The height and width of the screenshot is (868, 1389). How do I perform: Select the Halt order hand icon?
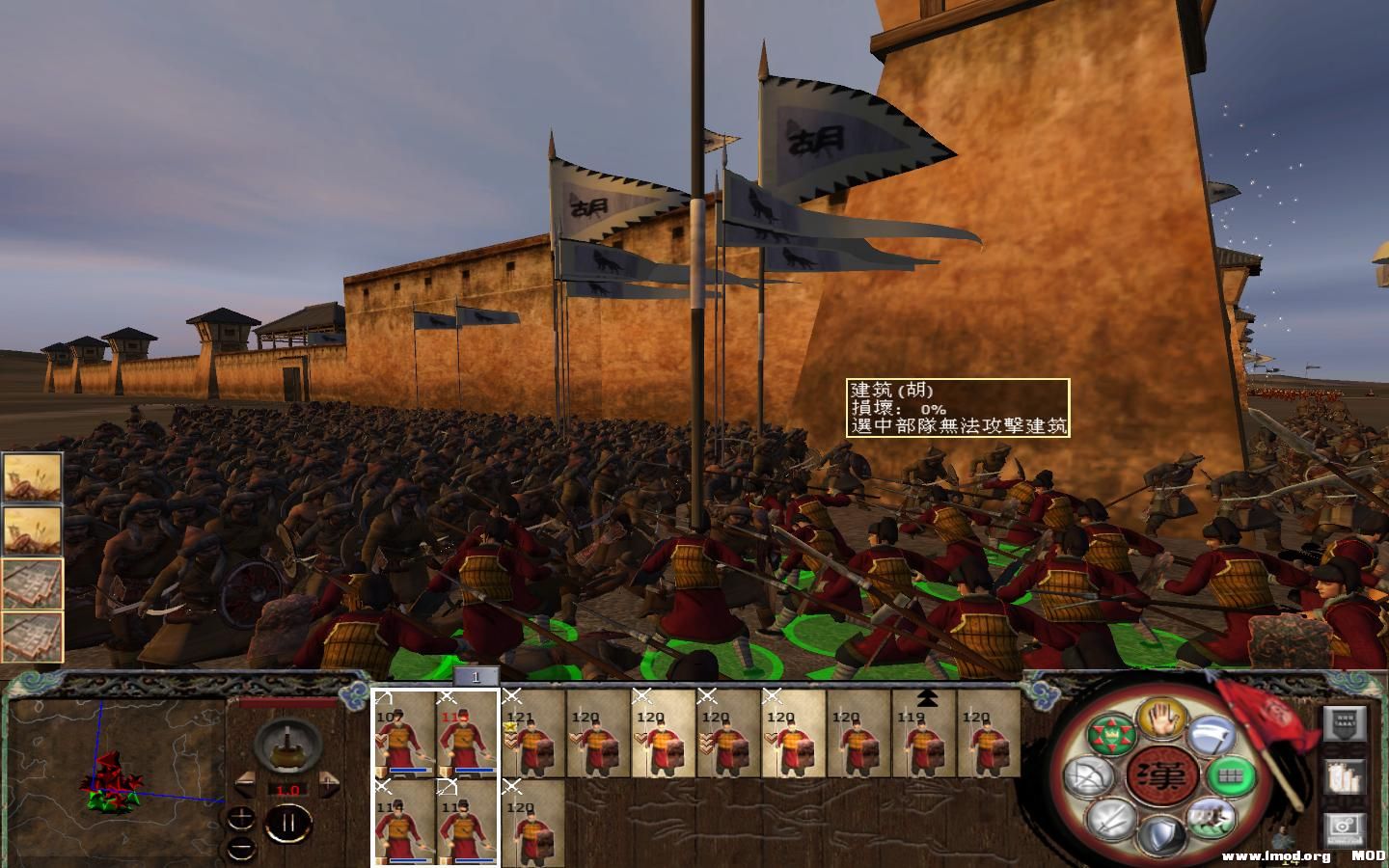tap(1159, 722)
